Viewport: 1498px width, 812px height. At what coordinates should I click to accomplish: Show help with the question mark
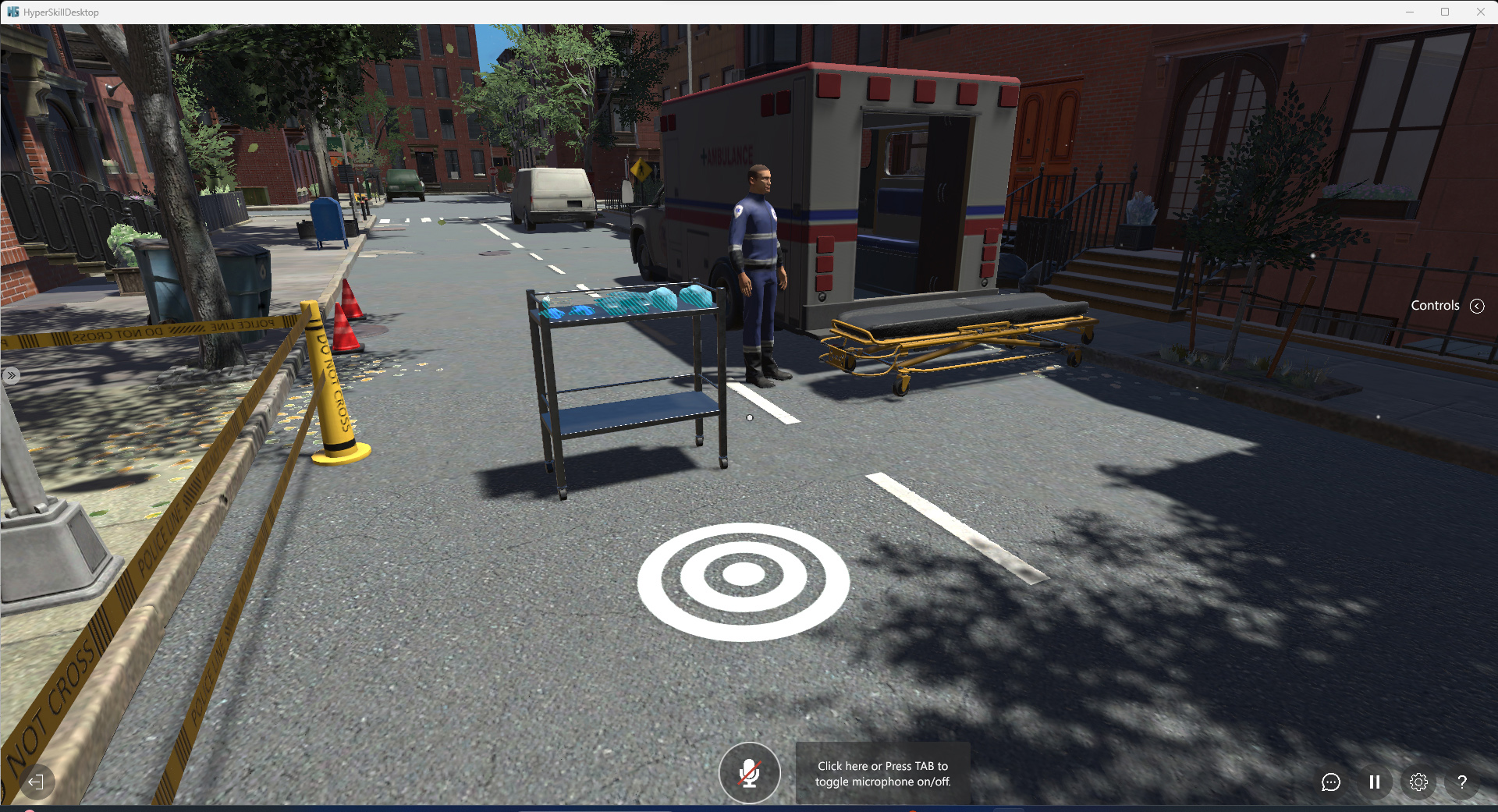[1462, 782]
